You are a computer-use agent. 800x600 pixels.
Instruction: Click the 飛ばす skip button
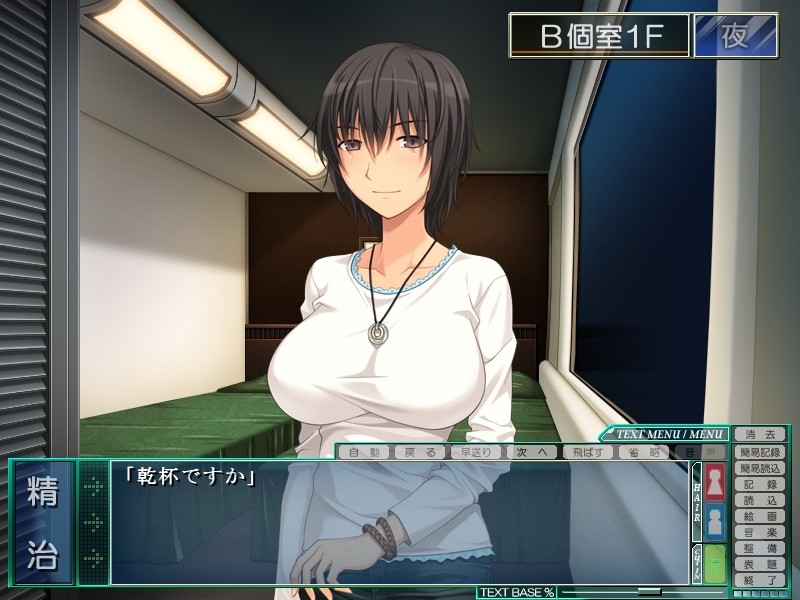coord(586,452)
